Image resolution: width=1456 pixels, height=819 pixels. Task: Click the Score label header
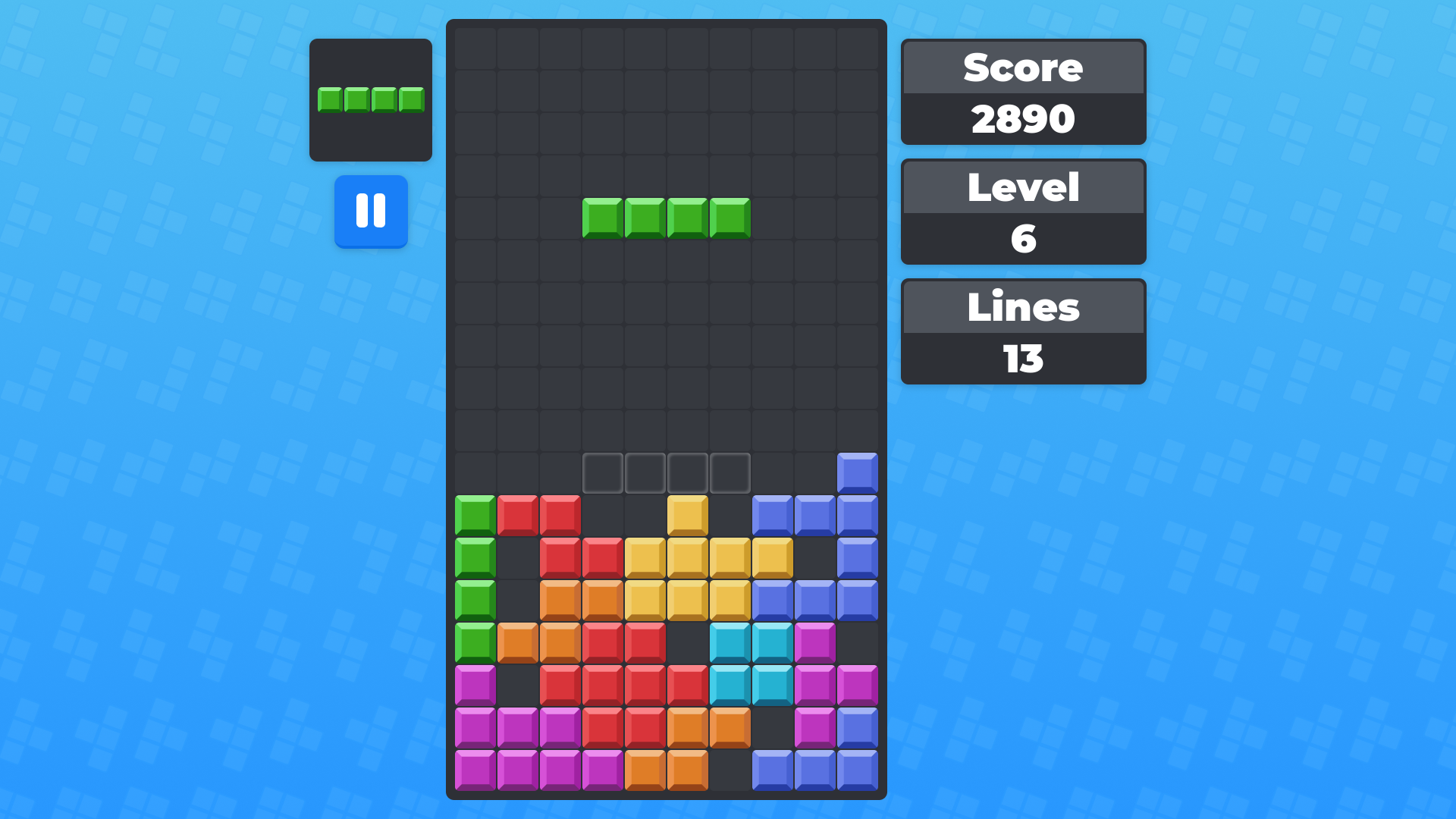[1023, 67]
